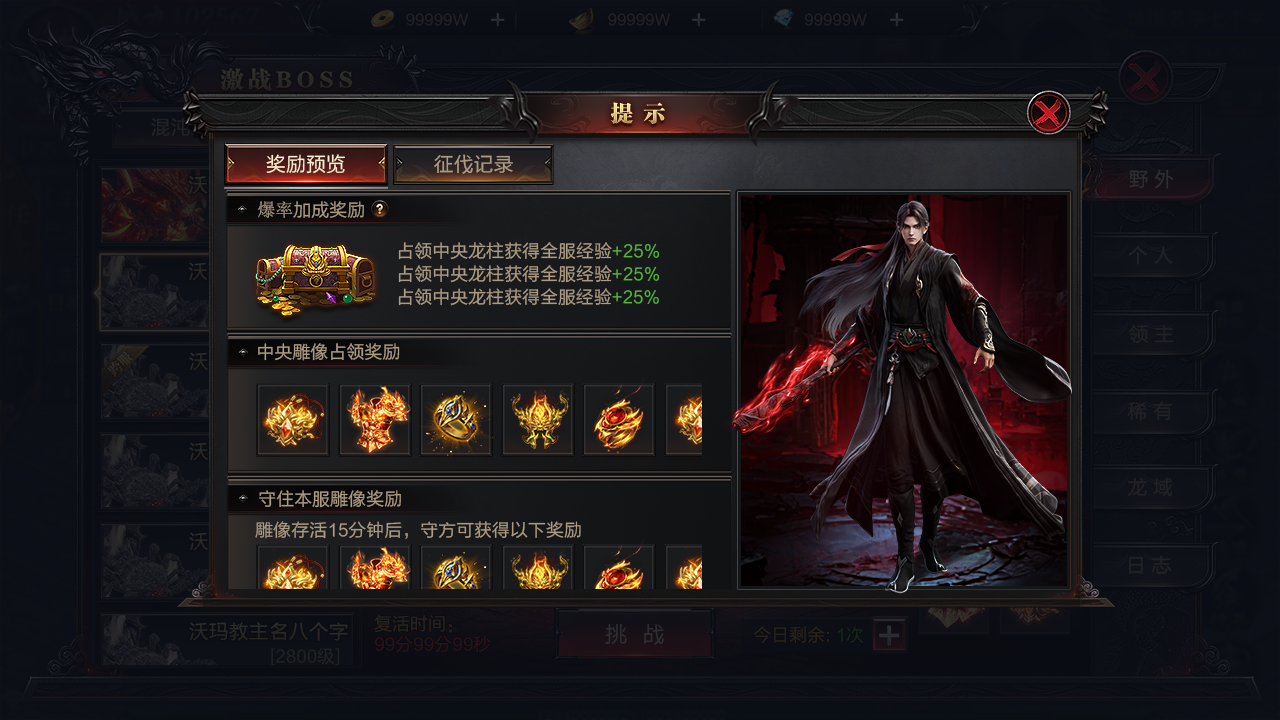The width and height of the screenshot is (1280, 720).
Task: Open the 野外 category tab
Action: pos(1150,180)
